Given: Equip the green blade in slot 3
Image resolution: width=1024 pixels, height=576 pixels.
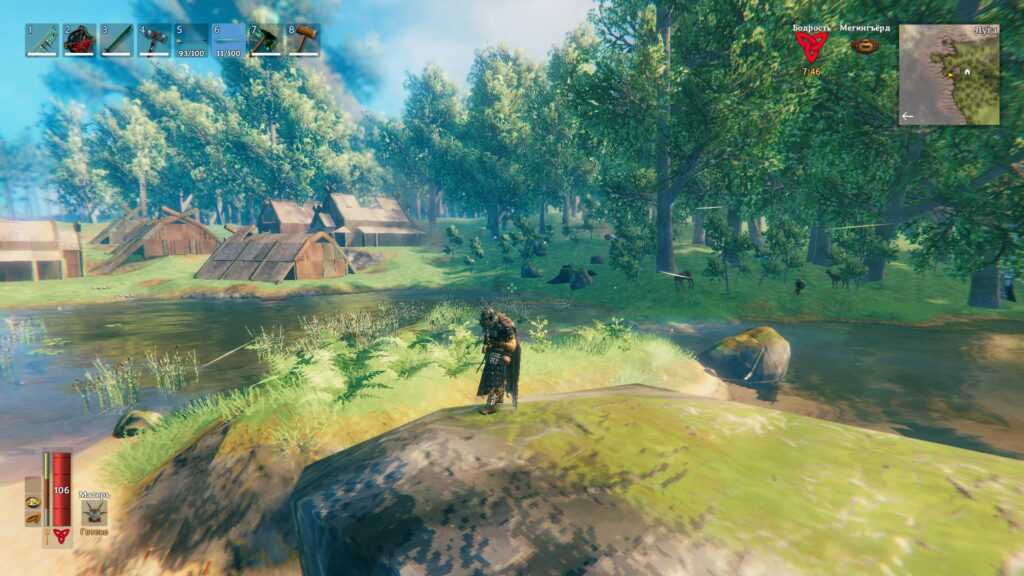Looking at the screenshot, I should click(x=116, y=40).
